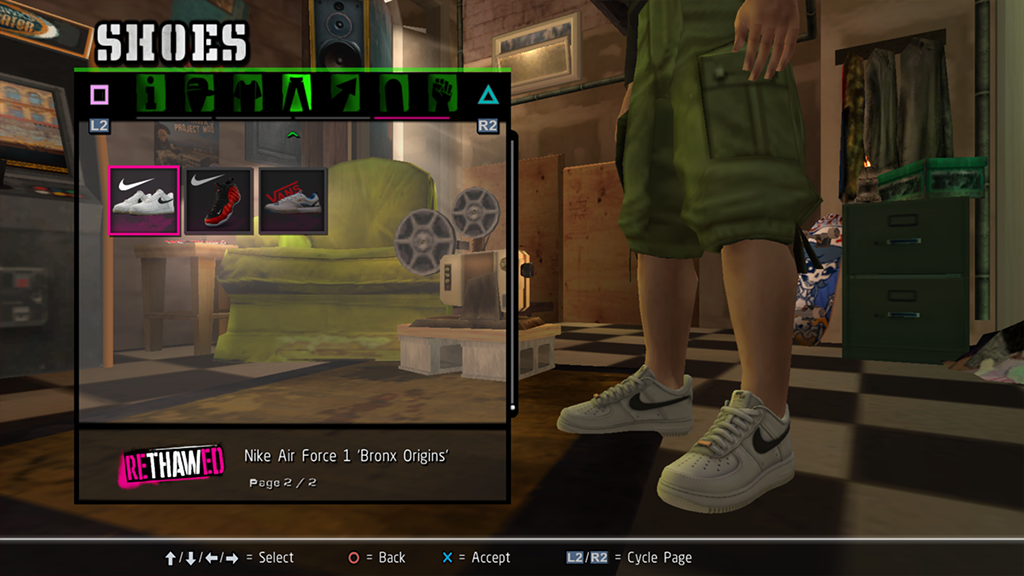1024x576 pixels.
Task: Open the pants and legs tab
Action: (296, 95)
